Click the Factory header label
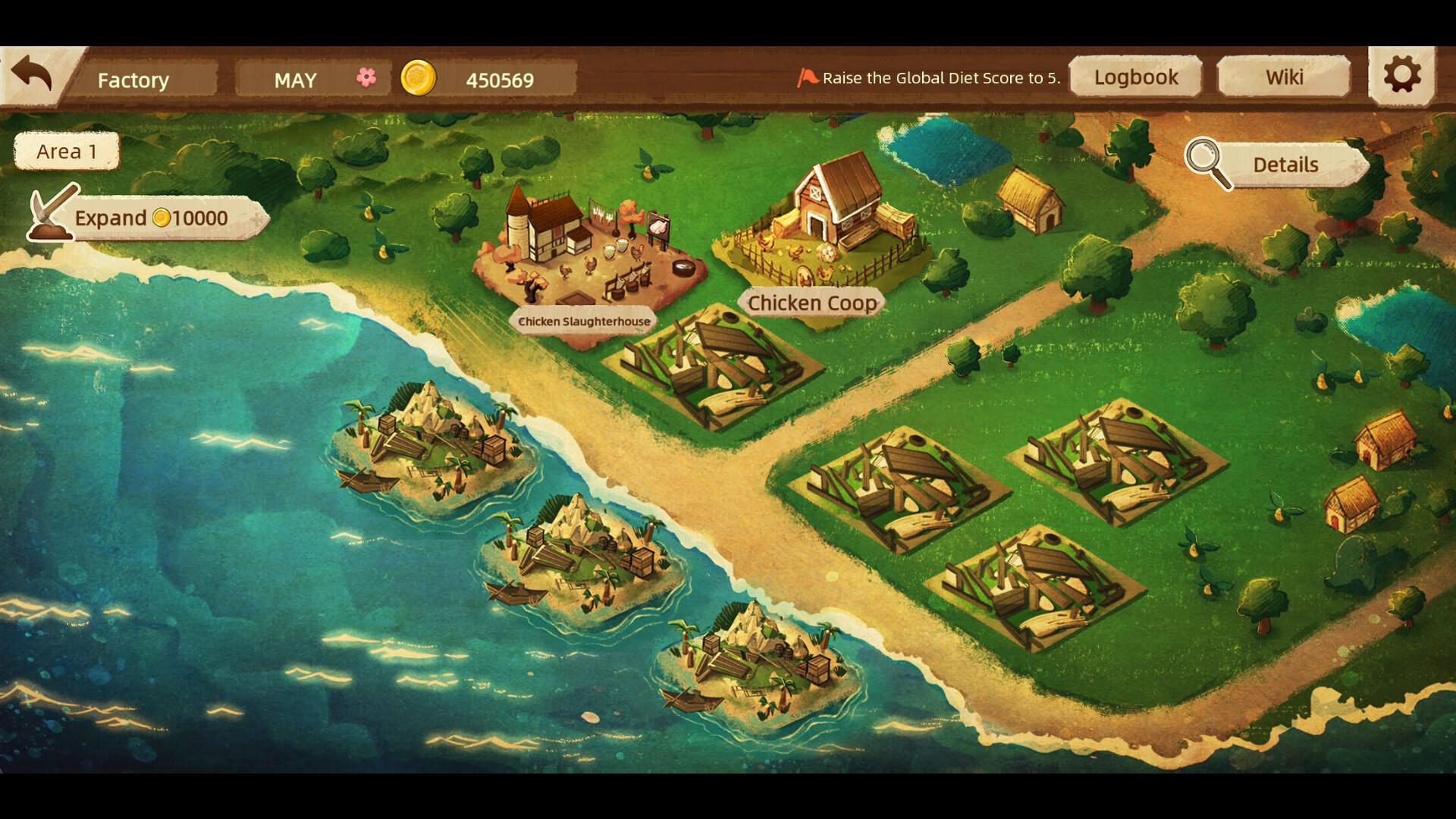Viewport: 1456px width, 819px height. point(134,80)
